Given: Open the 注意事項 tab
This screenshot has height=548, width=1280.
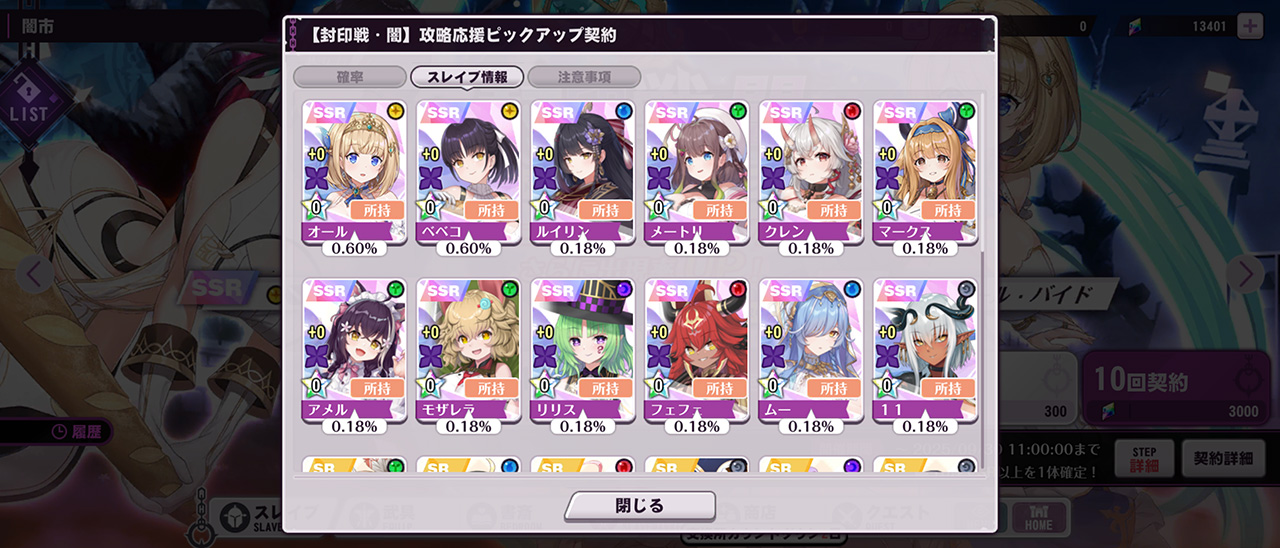Looking at the screenshot, I should pyautogui.click(x=584, y=77).
